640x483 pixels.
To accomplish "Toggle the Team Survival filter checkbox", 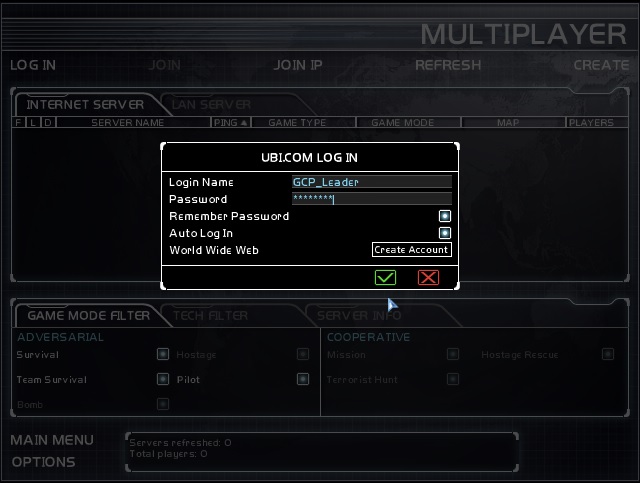I will coord(162,379).
